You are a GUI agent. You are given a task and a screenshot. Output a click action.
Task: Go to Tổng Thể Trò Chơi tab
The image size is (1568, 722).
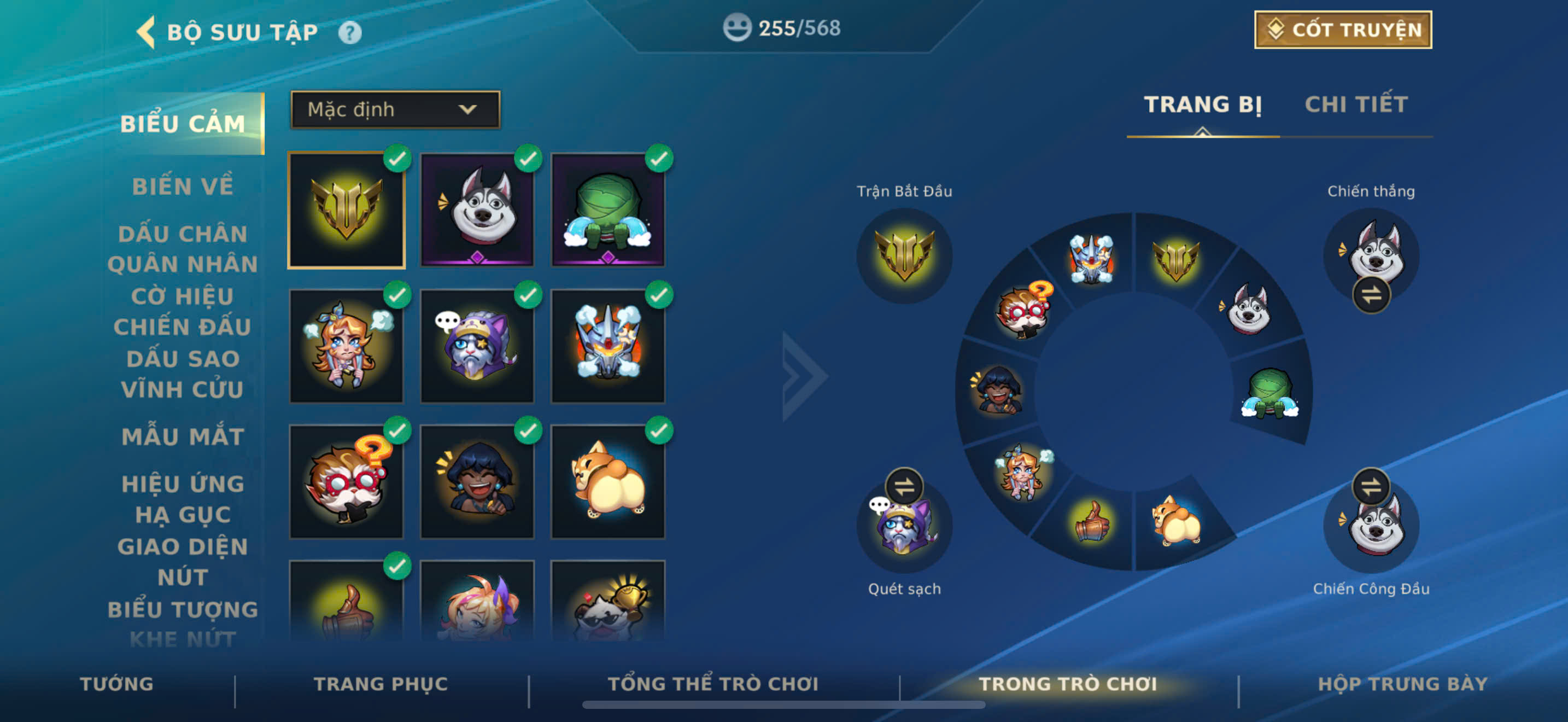713,684
